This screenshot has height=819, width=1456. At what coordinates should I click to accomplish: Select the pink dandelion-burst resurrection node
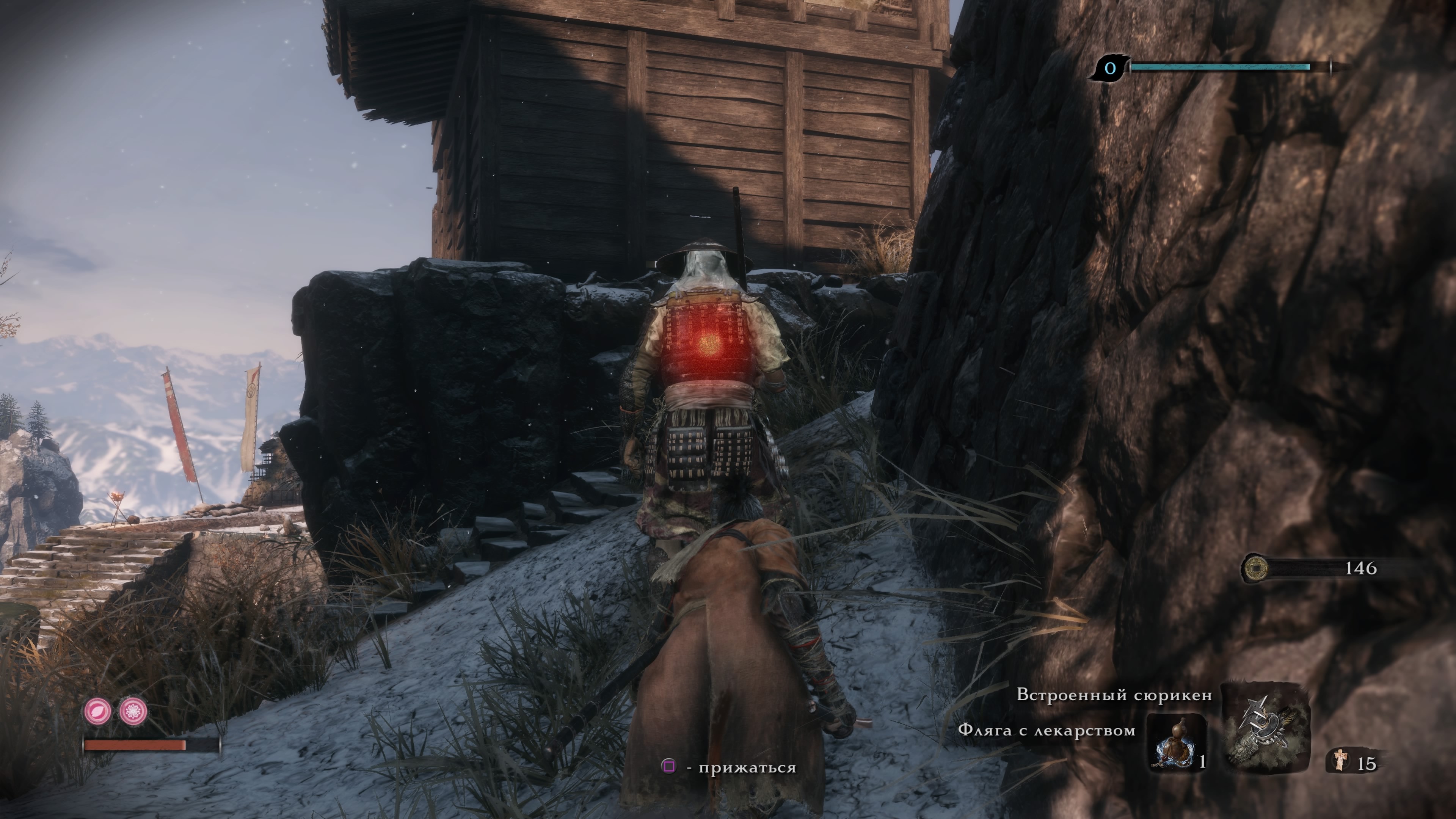coord(133,711)
